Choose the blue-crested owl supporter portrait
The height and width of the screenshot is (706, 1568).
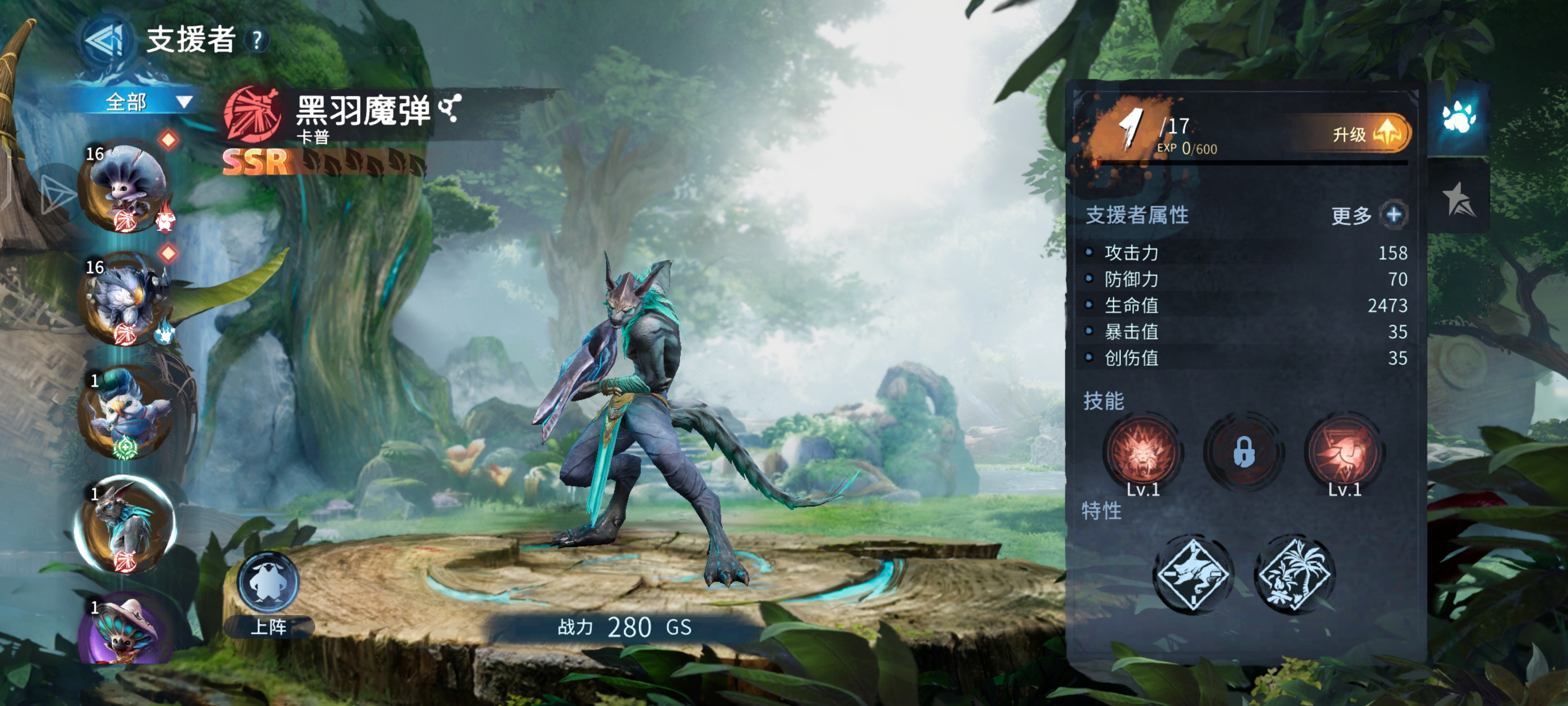pyautogui.click(x=126, y=412)
